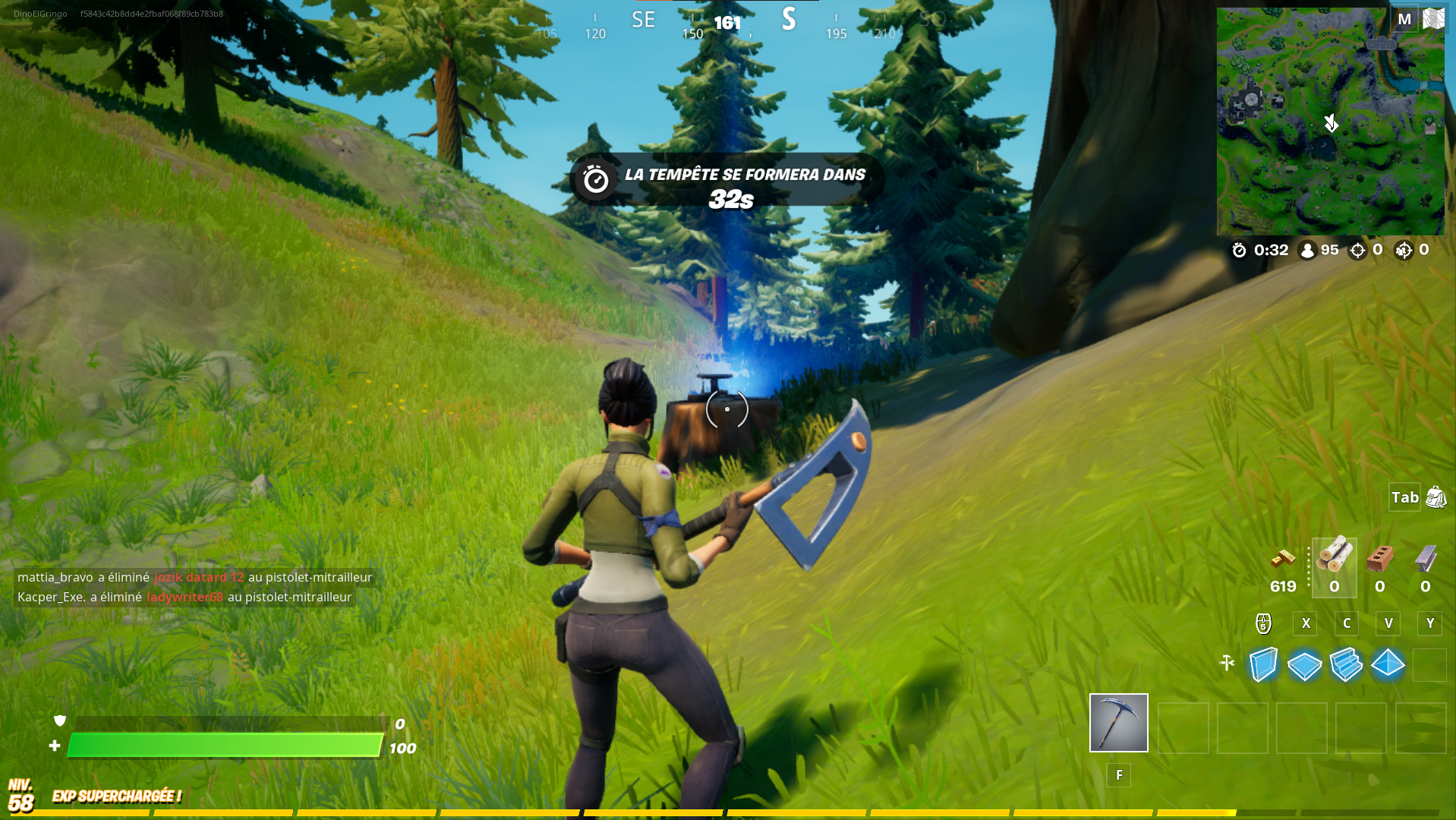The image size is (1456, 820).
Task: Open the backpack inventory via Tab icon
Action: (x=1404, y=497)
